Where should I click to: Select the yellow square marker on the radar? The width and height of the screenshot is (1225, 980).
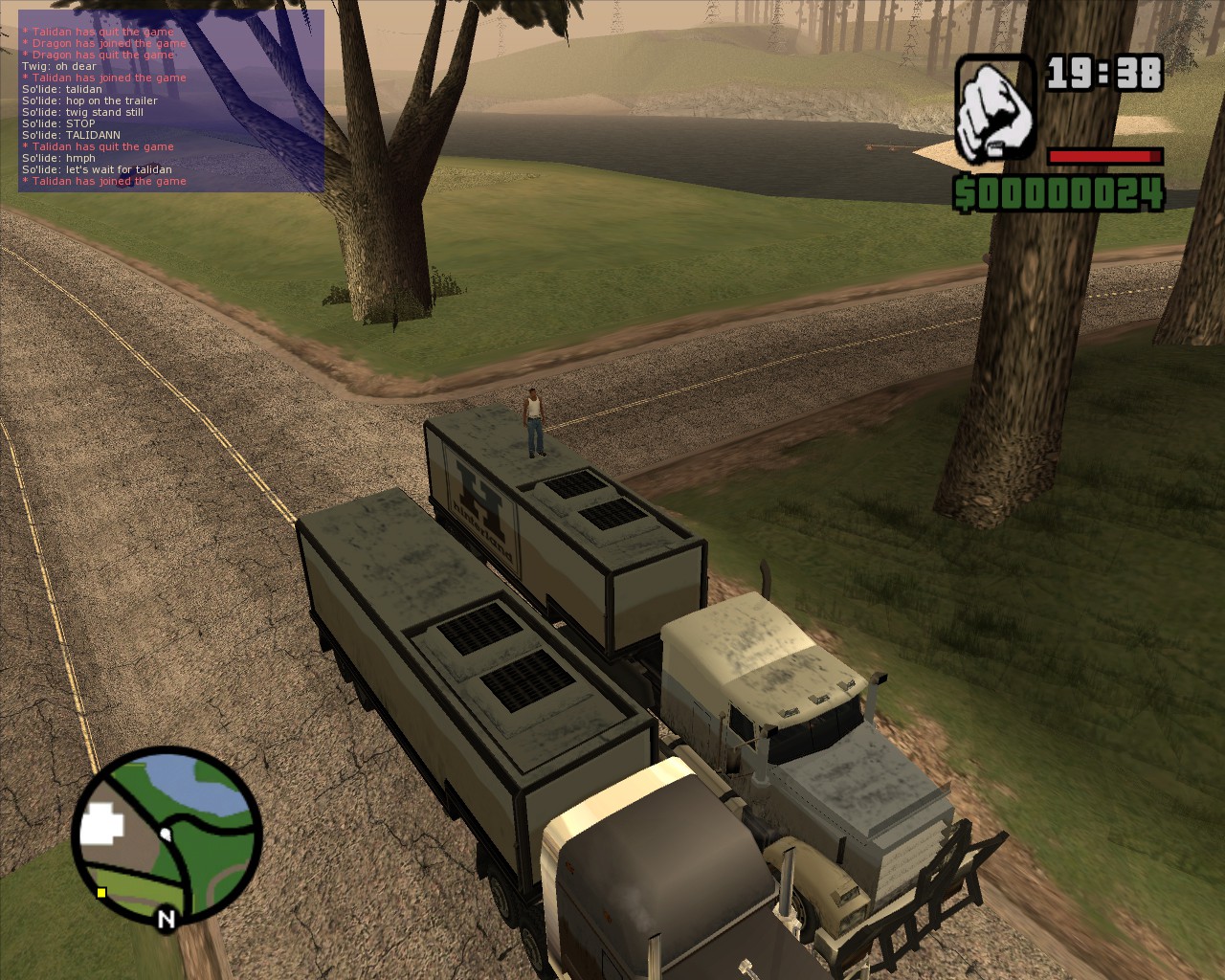coord(101,893)
